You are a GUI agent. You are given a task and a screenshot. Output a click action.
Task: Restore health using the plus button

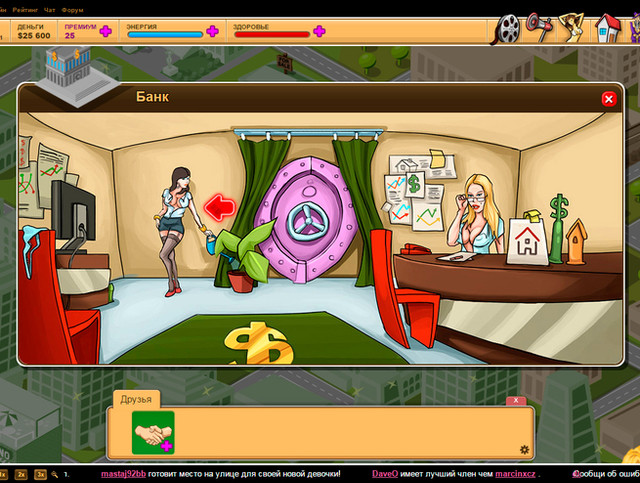tap(319, 31)
